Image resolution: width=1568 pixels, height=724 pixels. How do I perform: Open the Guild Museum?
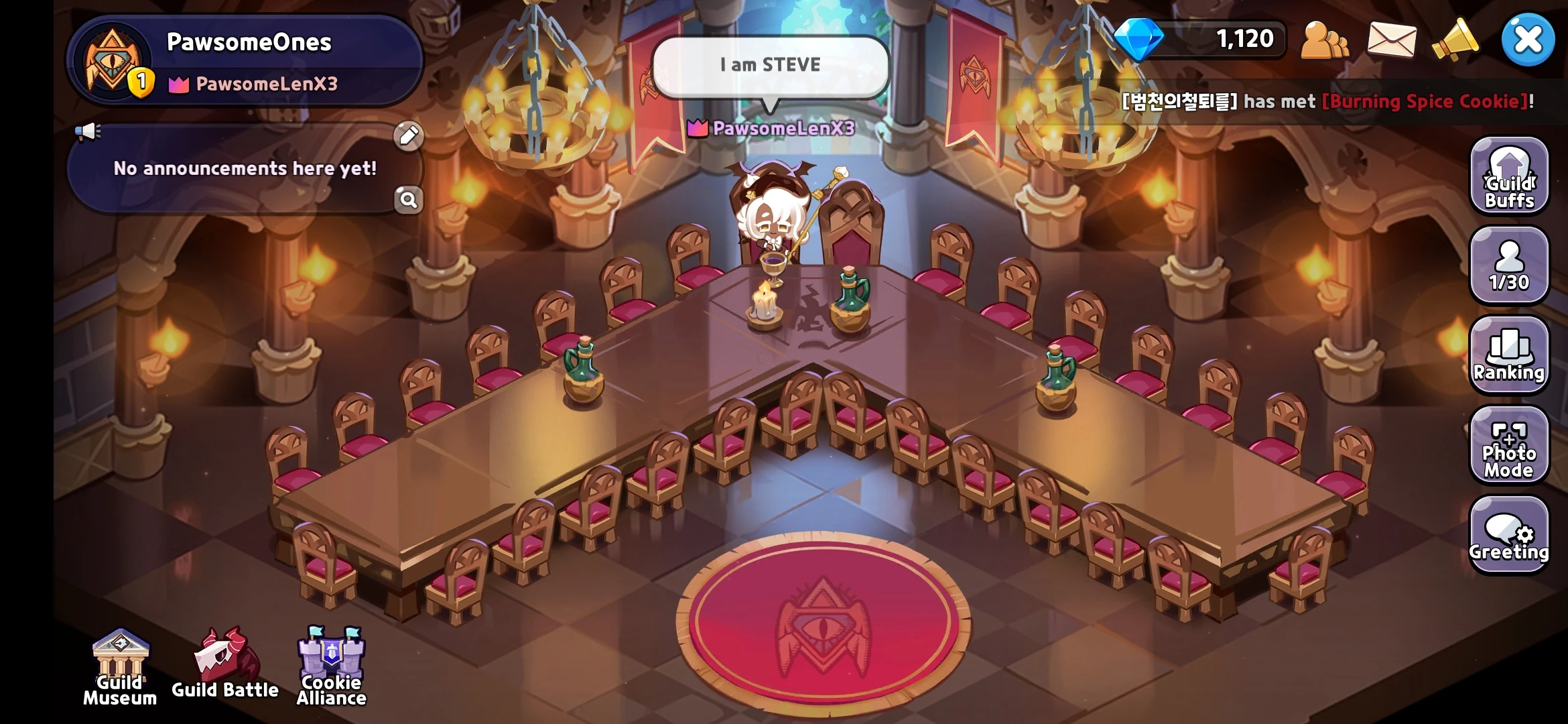pos(121,670)
